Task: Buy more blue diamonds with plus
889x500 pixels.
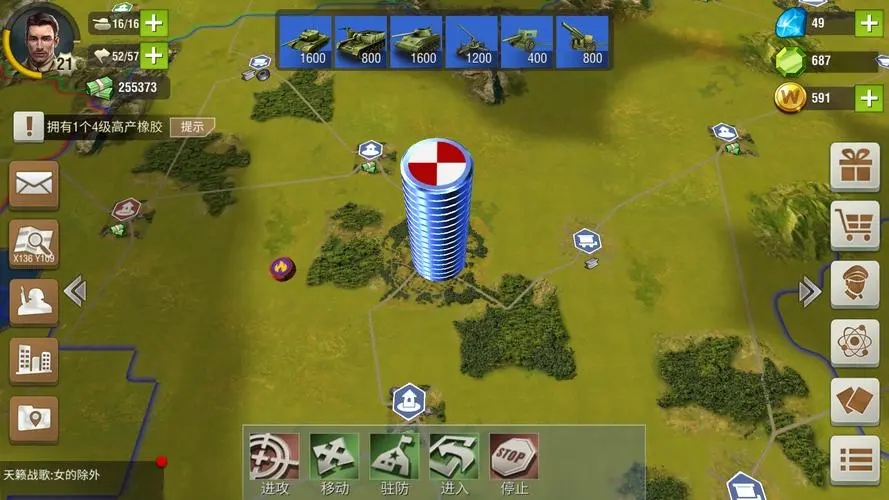Action: pyautogui.click(x=869, y=22)
